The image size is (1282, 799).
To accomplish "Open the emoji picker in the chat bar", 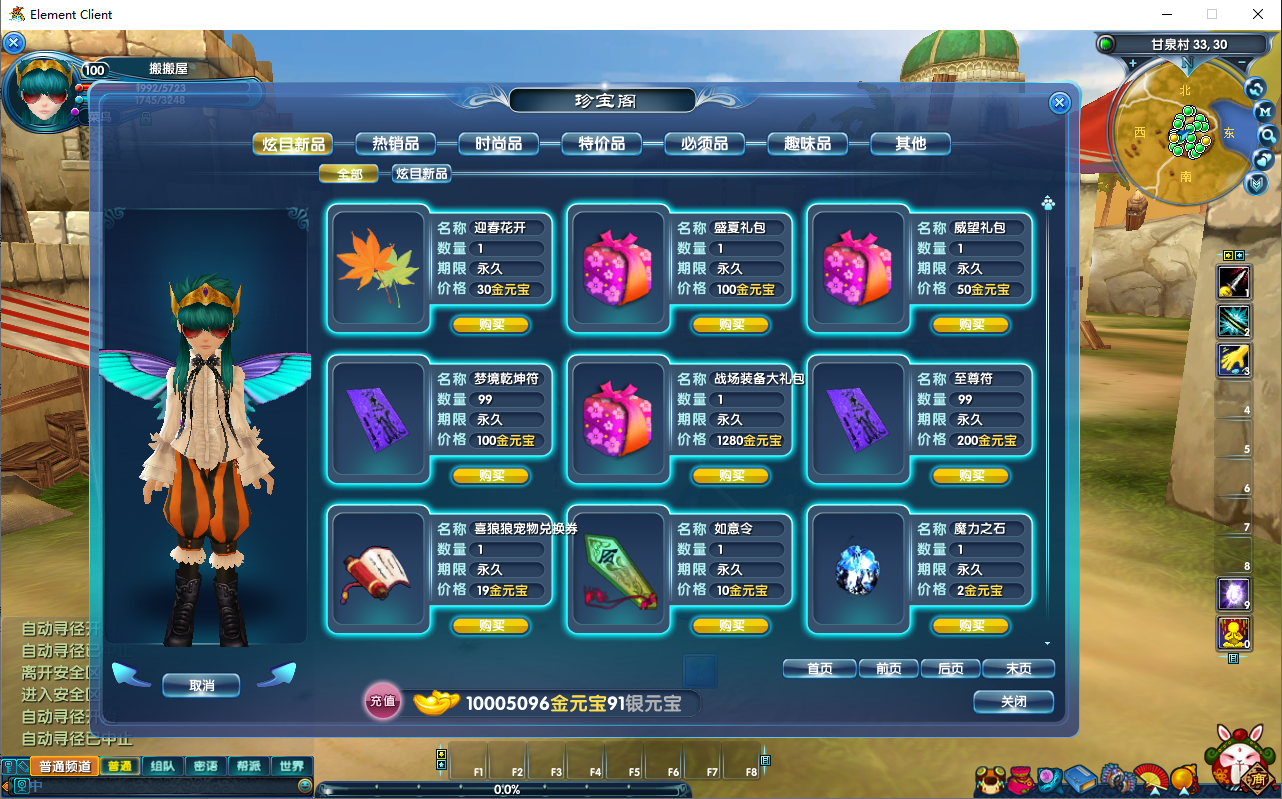I will [306, 784].
